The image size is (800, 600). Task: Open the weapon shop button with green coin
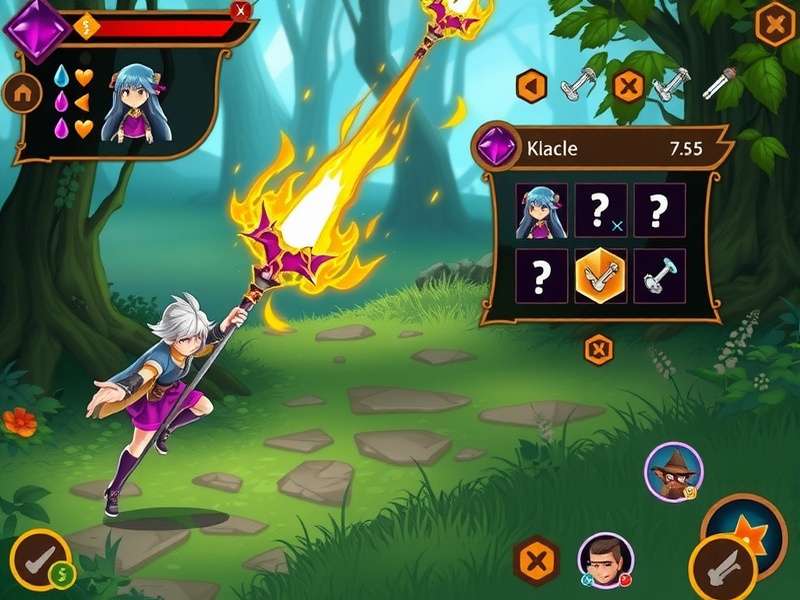[40, 561]
